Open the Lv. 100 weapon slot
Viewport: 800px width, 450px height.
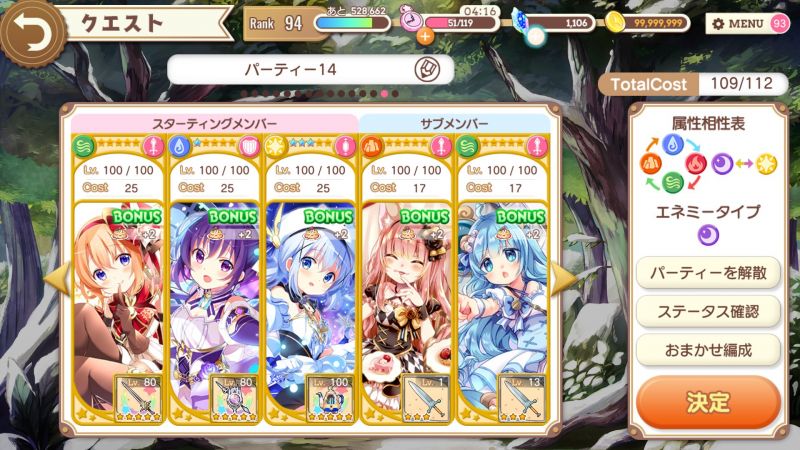point(330,397)
